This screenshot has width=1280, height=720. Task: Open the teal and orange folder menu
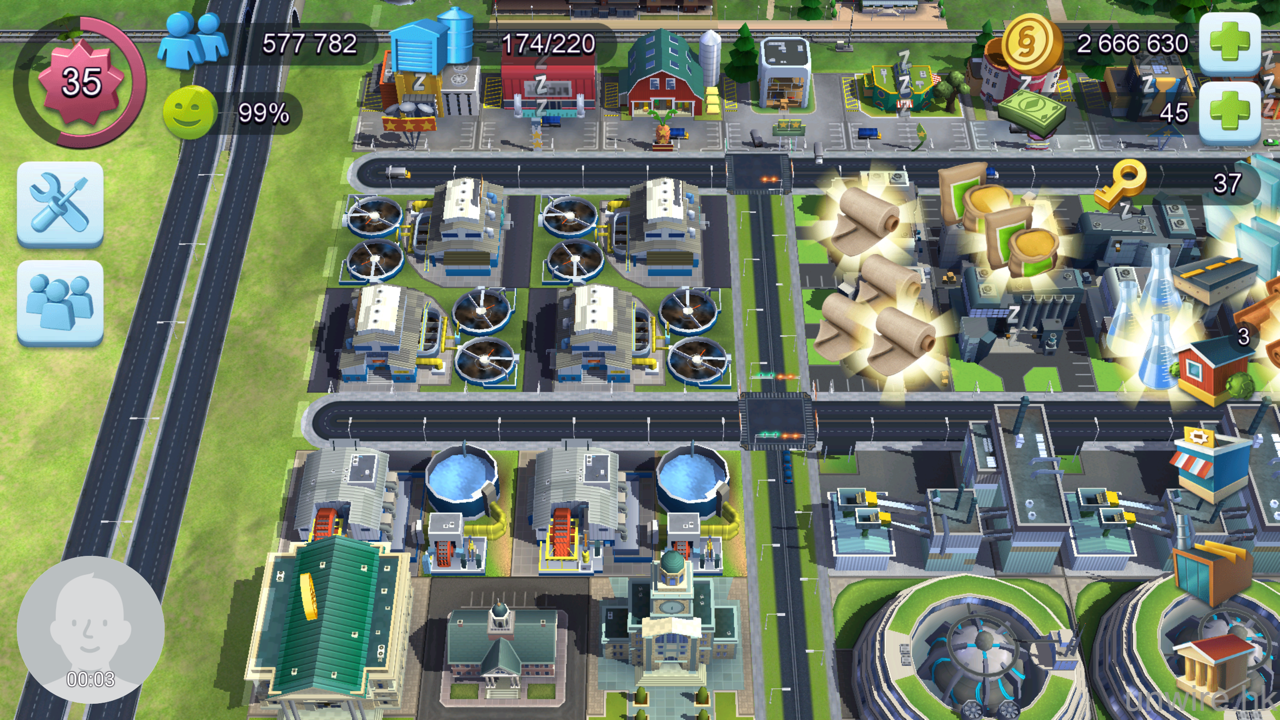[x=1212, y=574]
